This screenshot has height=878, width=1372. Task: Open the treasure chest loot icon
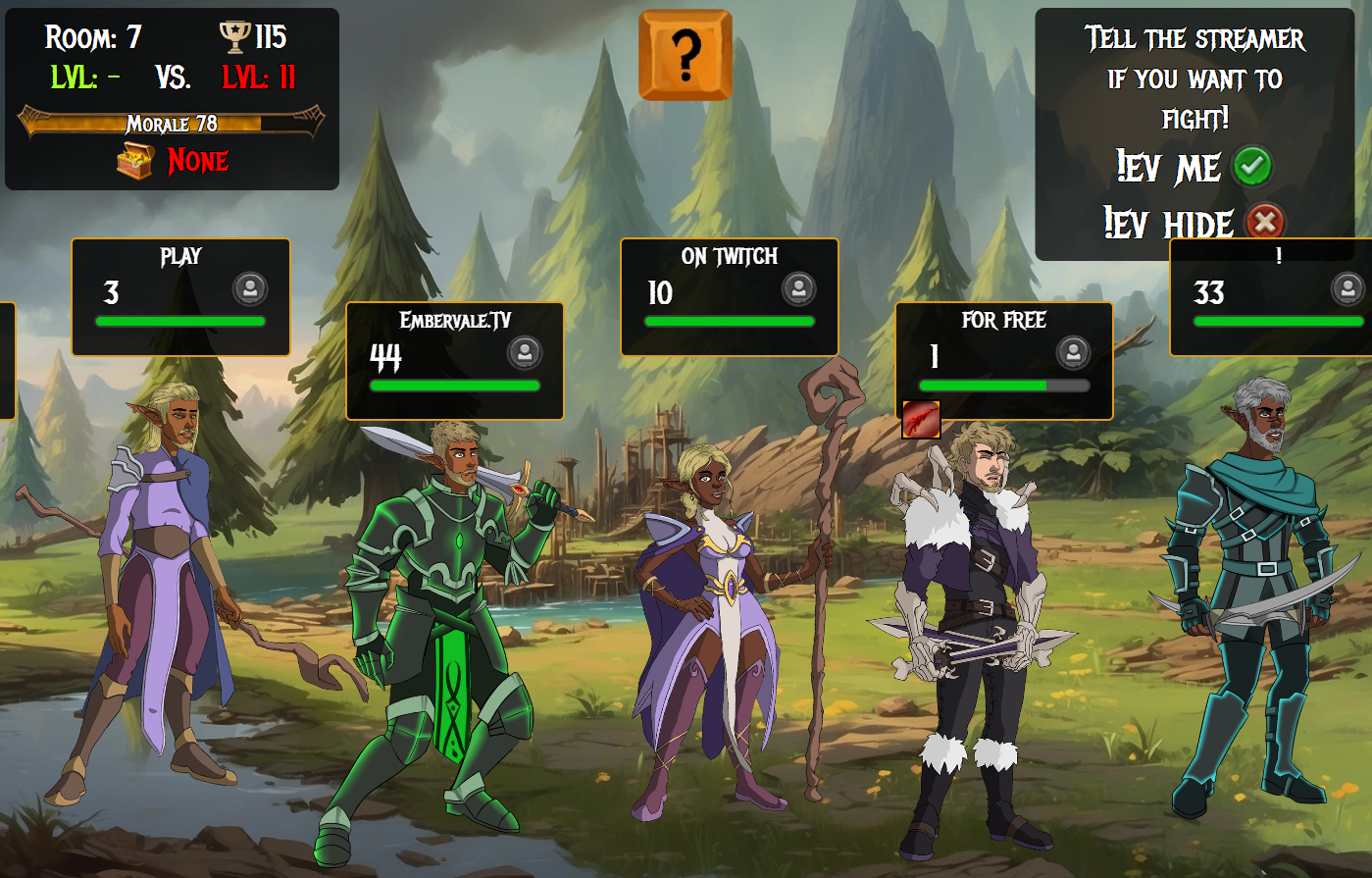(134, 160)
